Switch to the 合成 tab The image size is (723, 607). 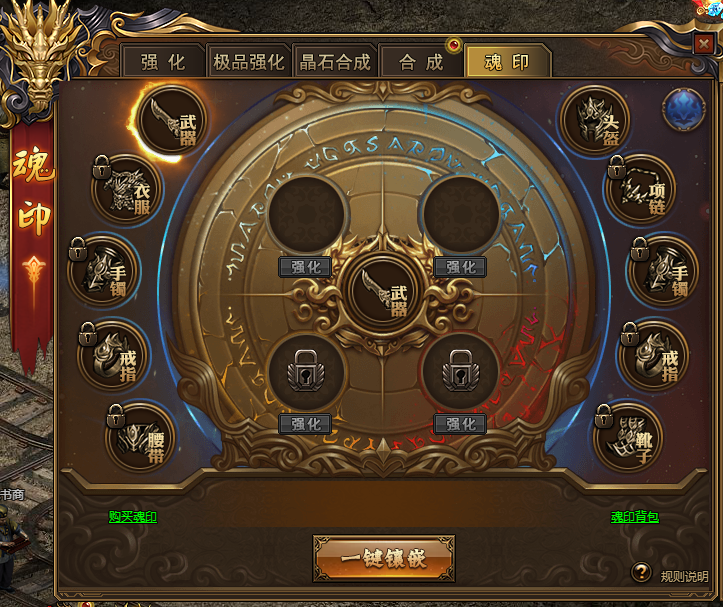(x=421, y=62)
